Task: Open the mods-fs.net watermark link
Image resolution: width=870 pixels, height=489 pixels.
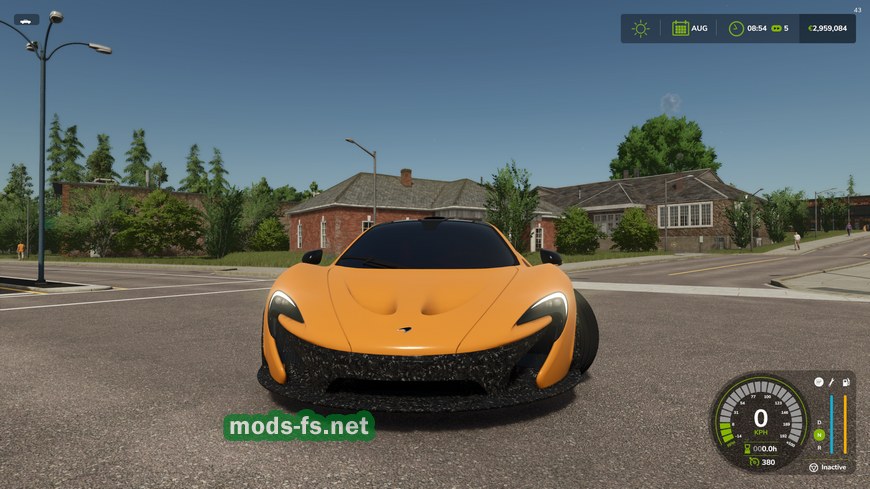Action: tap(299, 426)
